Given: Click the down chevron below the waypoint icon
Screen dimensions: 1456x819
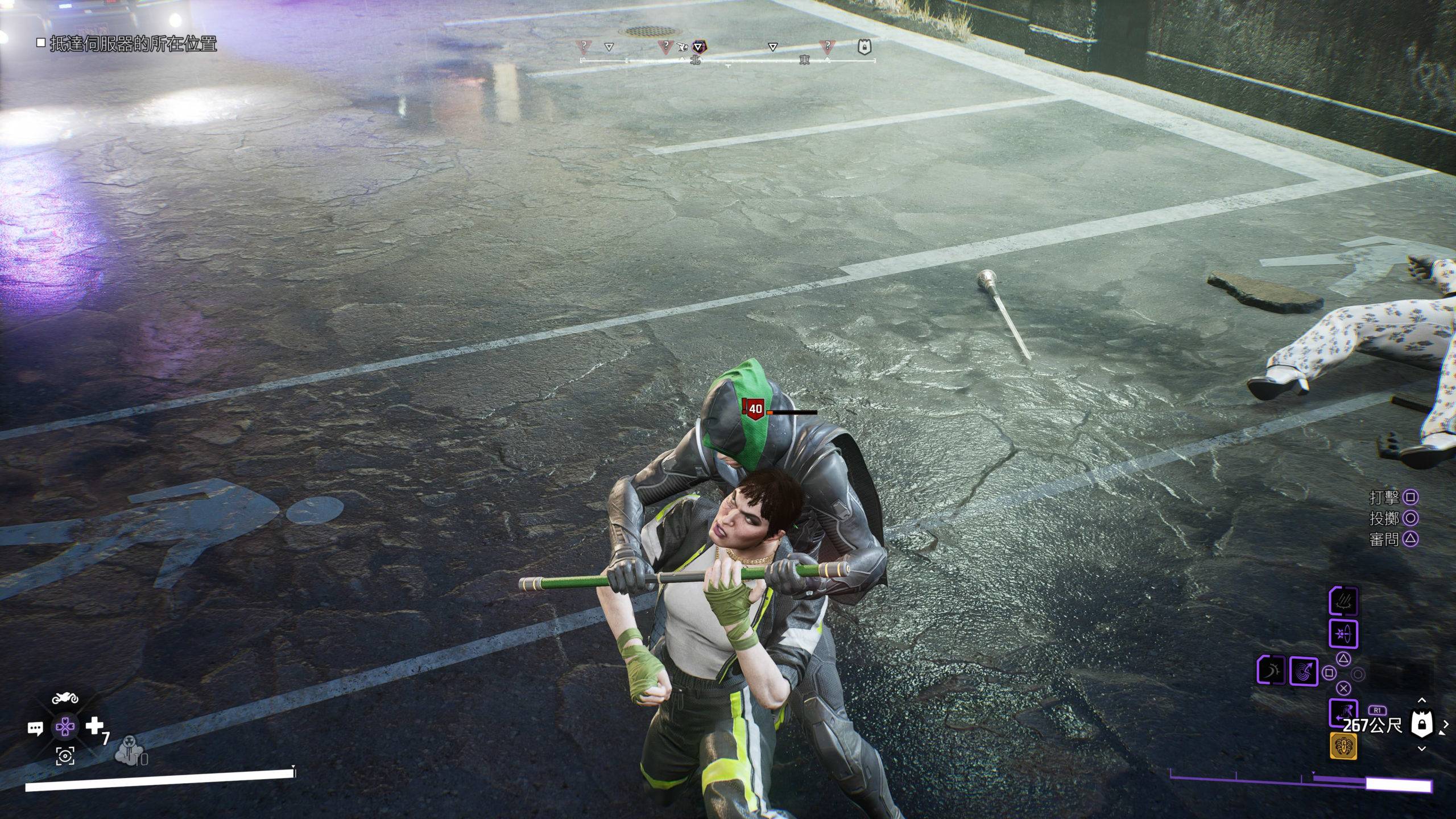Looking at the screenshot, I should 1422,749.
